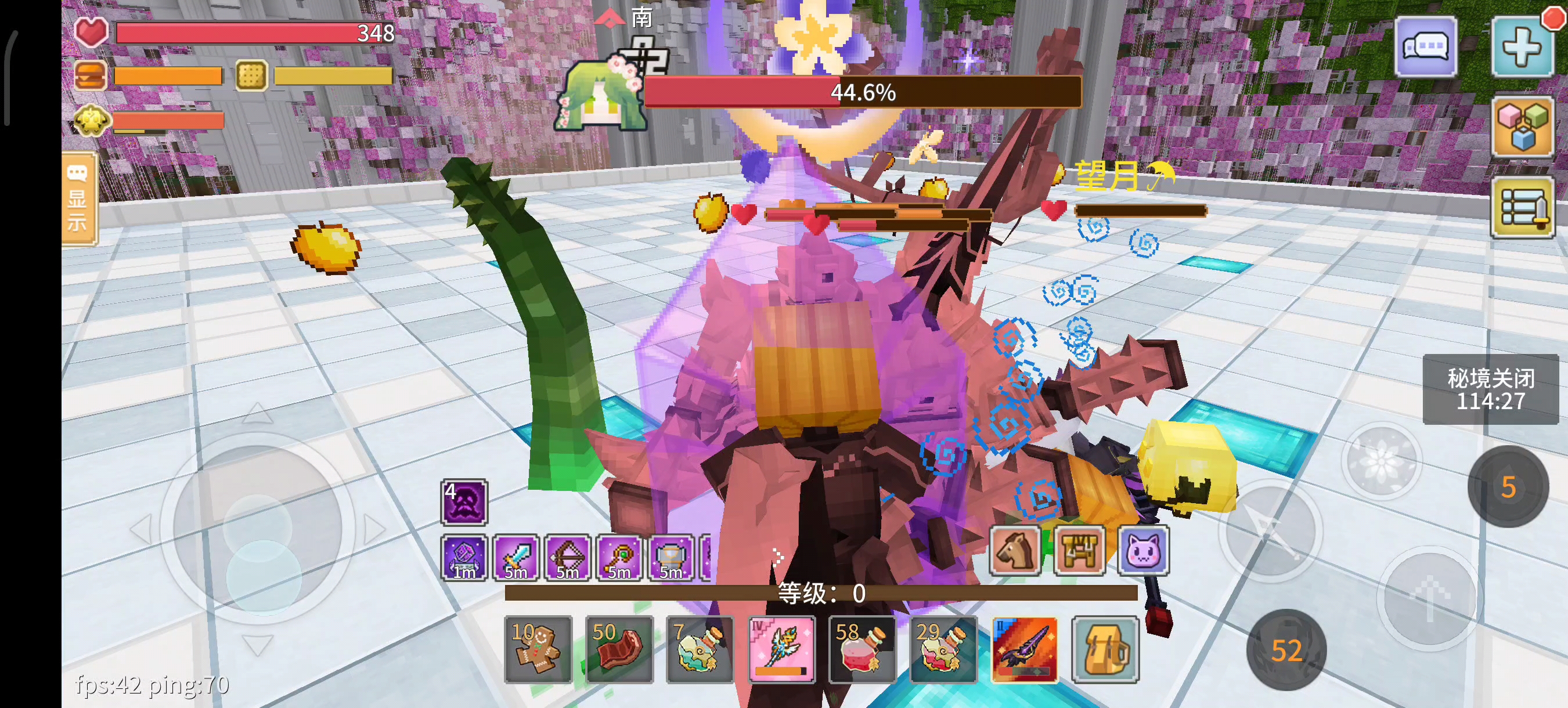Viewport: 1568px width, 708px height.
Task: Select the red potion stack of 58
Action: point(862,649)
